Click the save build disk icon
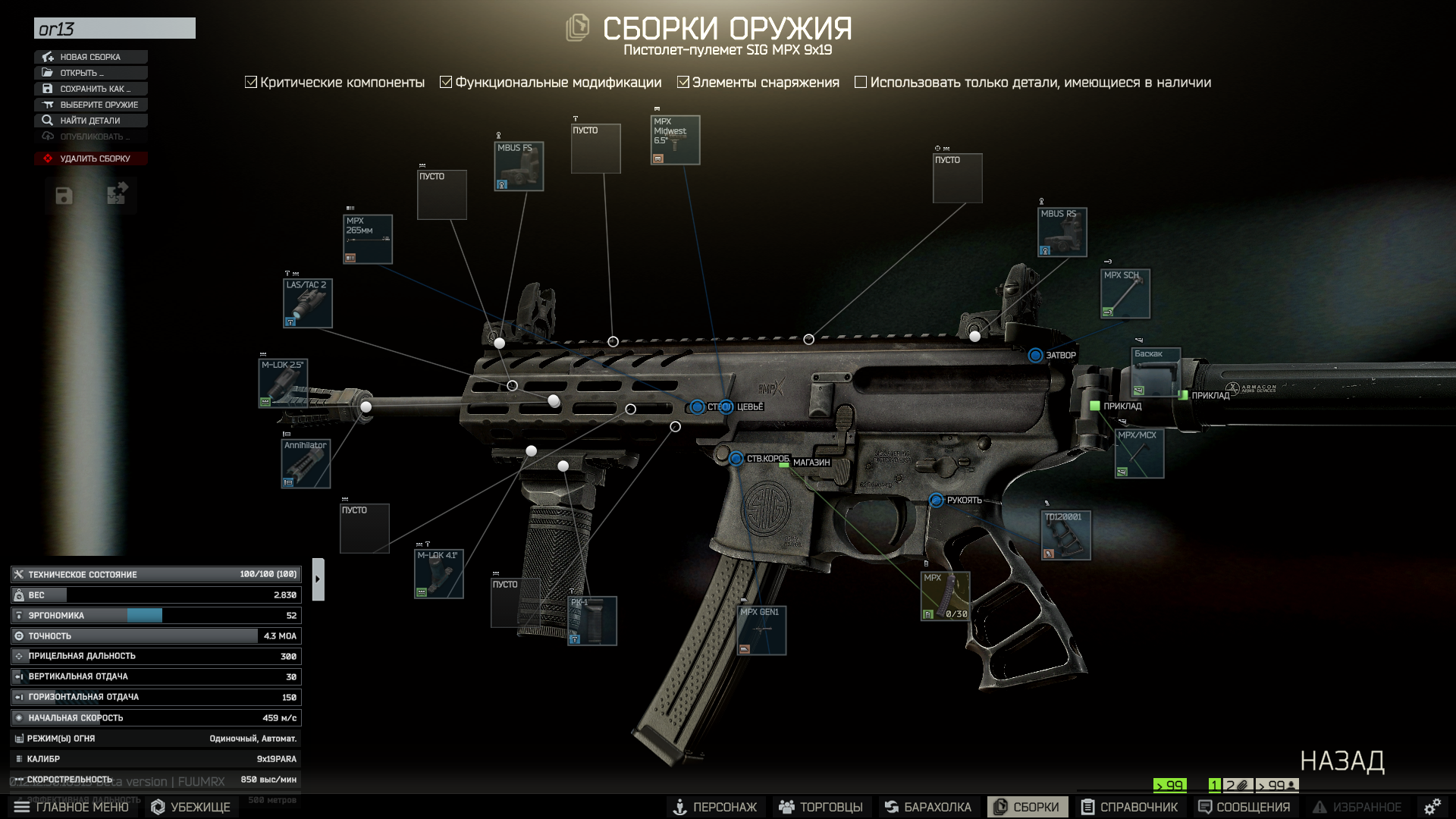Screen dimensions: 1456x819 pyautogui.click(x=63, y=196)
